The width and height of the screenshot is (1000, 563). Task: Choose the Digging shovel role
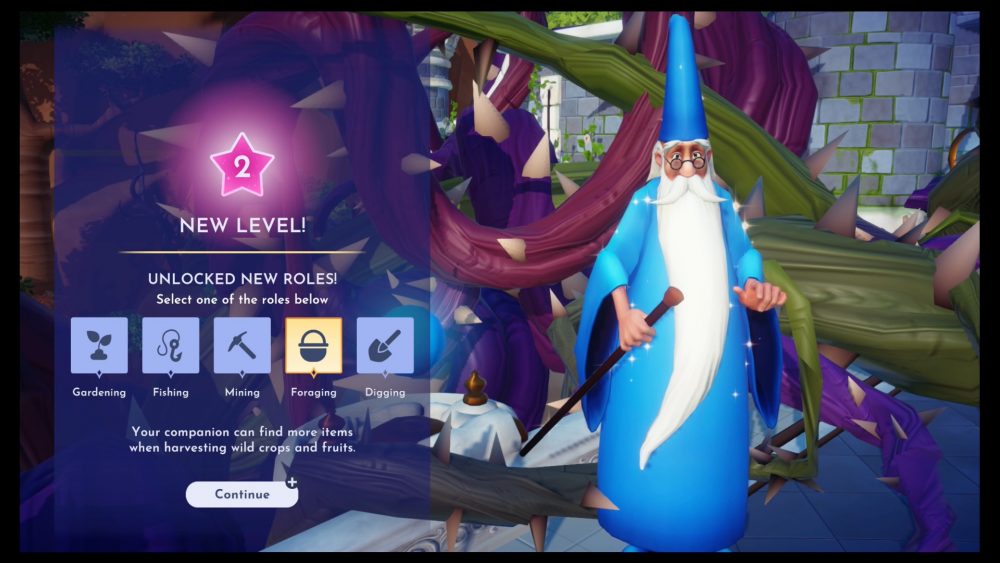click(385, 346)
